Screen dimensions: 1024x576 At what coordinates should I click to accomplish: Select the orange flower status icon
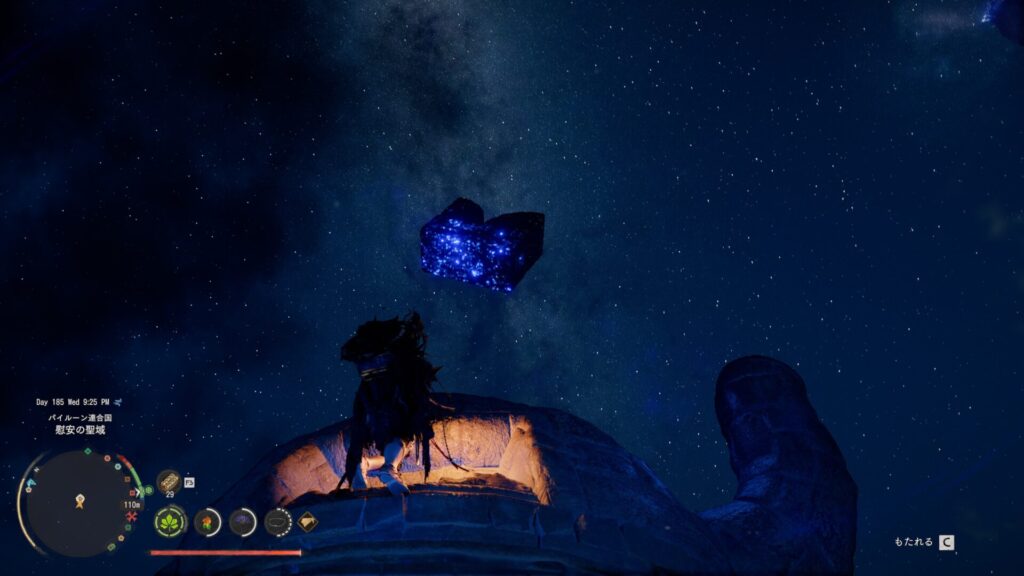pos(207,522)
